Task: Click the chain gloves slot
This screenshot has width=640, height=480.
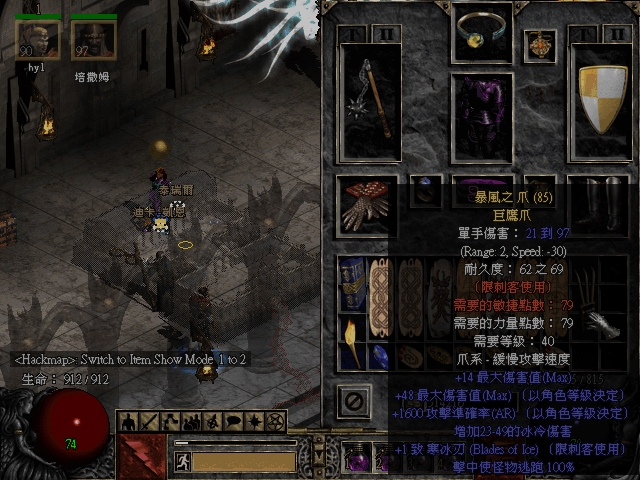Action: (x=367, y=206)
